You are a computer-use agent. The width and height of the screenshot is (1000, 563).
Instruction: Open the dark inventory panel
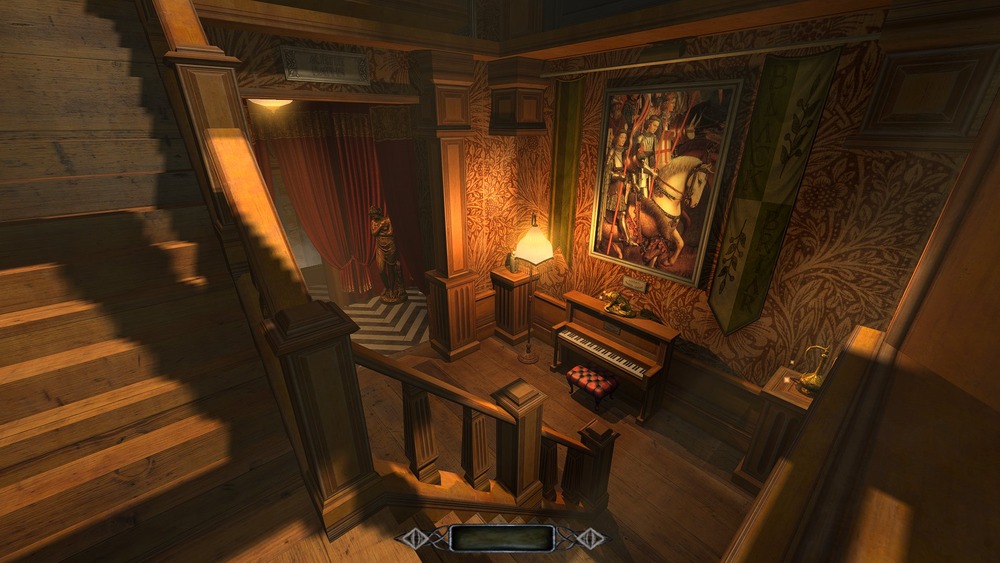(500, 538)
